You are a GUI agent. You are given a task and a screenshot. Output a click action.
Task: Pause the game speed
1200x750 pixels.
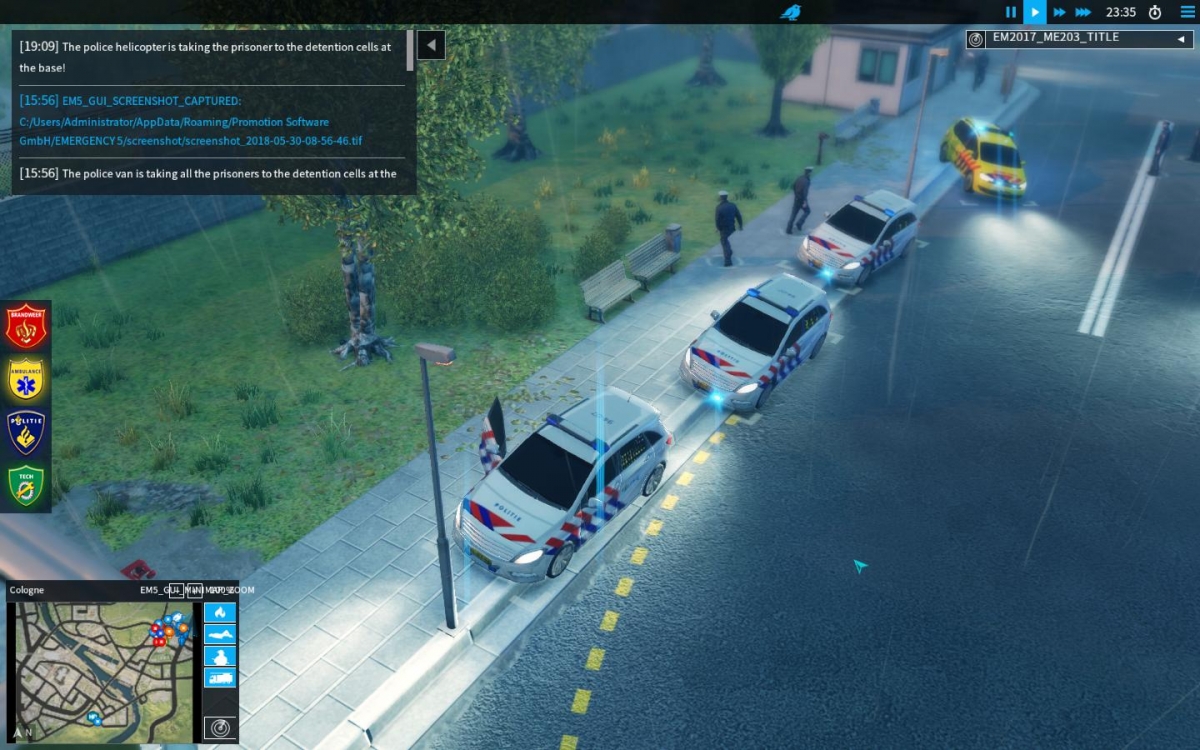1011,12
